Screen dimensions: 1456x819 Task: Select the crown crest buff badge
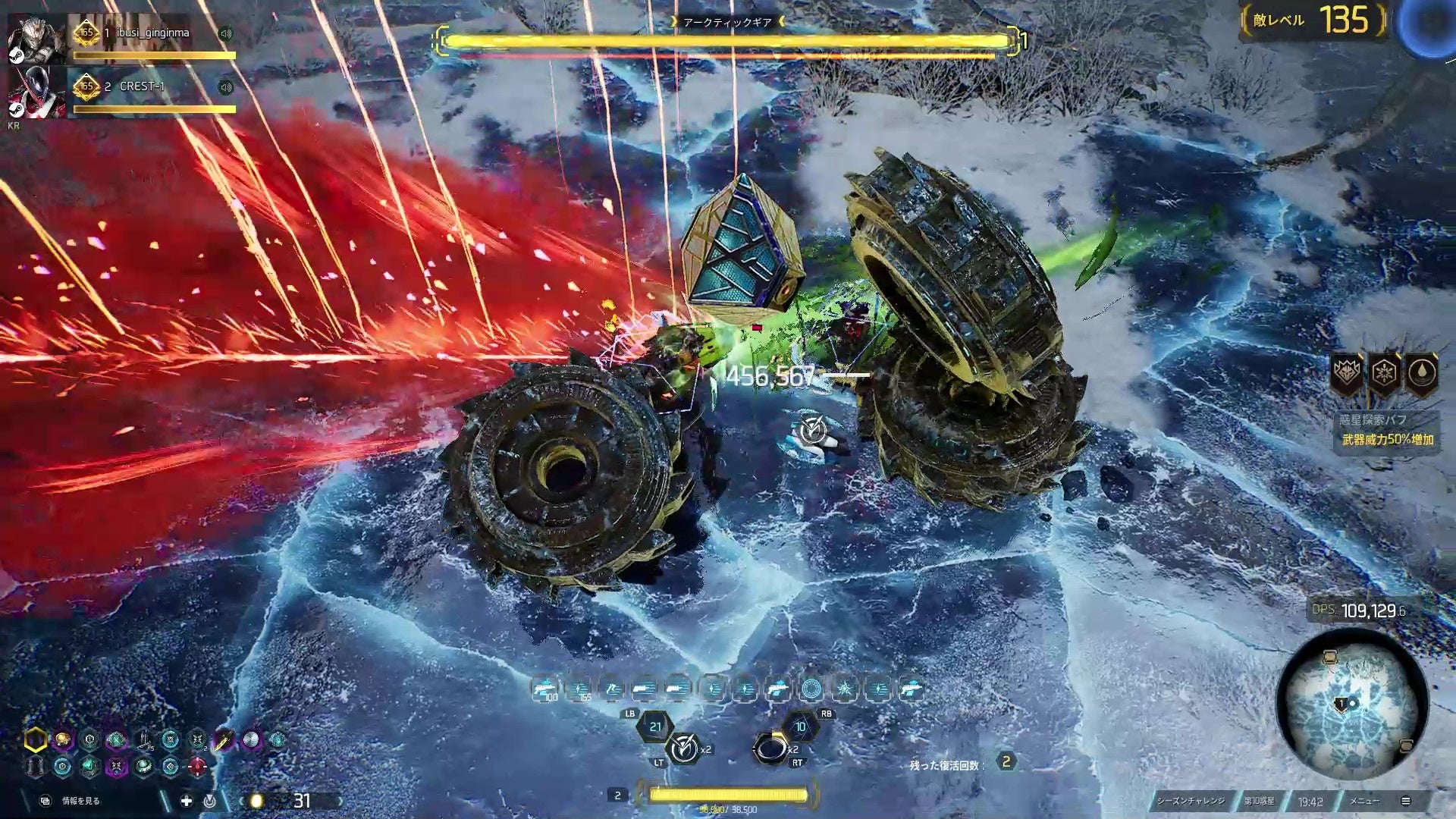pyautogui.click(x=1347, y=373)
